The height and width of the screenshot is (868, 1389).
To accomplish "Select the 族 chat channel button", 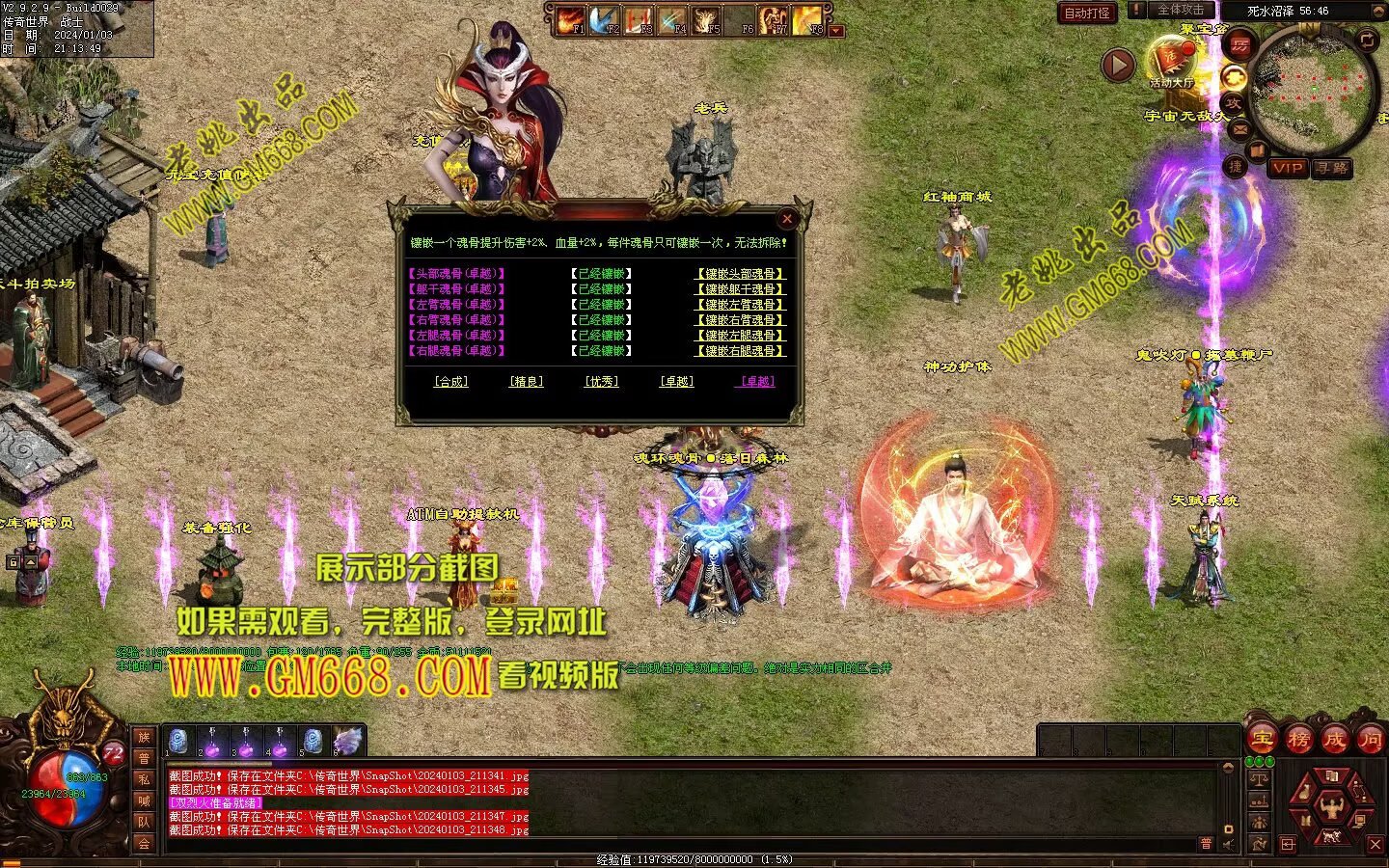I will click(x=144, y=738).
